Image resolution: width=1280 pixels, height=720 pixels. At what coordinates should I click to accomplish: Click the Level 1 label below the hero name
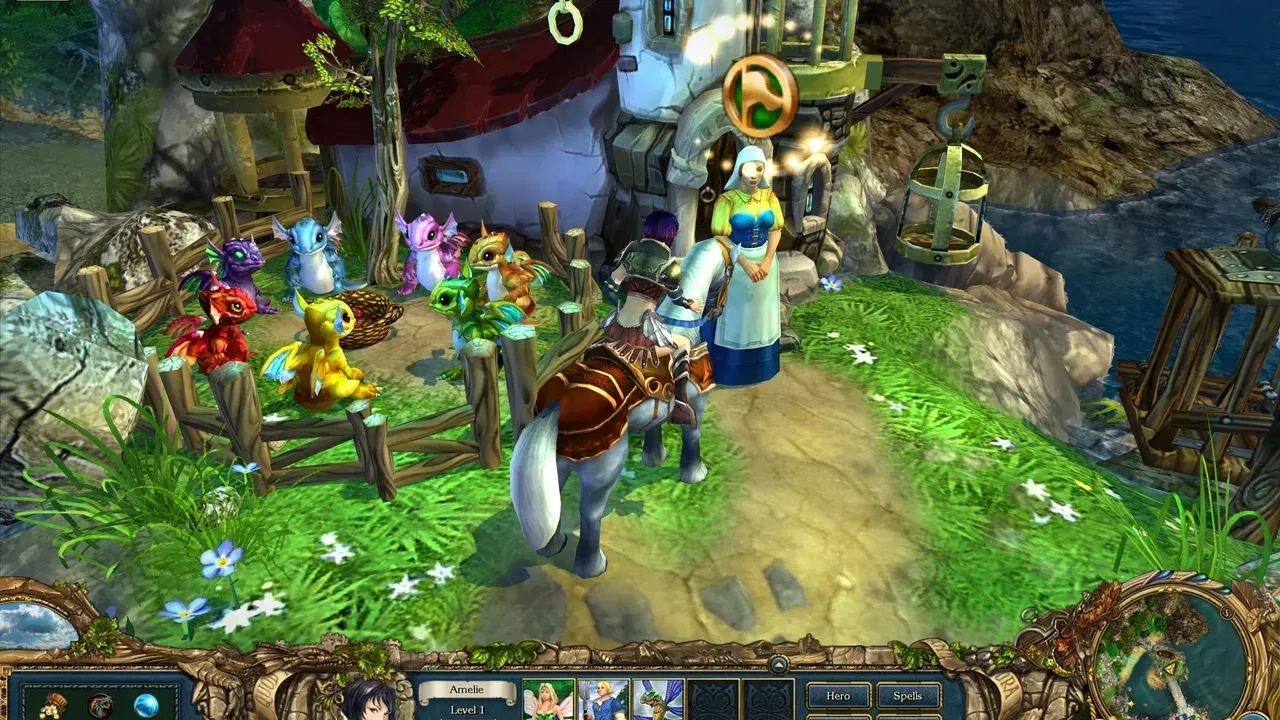pos(466,710)
